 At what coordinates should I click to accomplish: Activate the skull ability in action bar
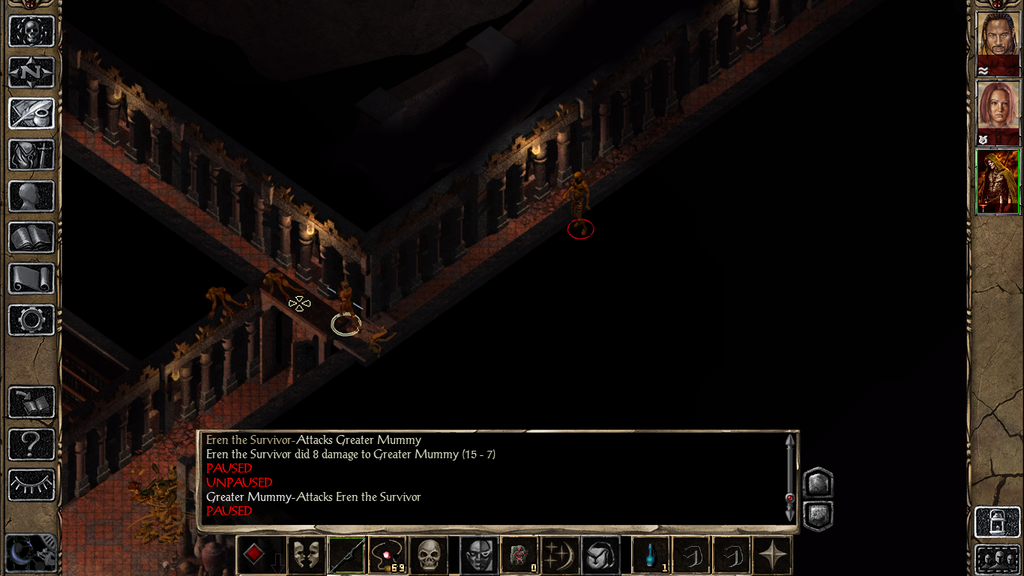pos(429,555)
